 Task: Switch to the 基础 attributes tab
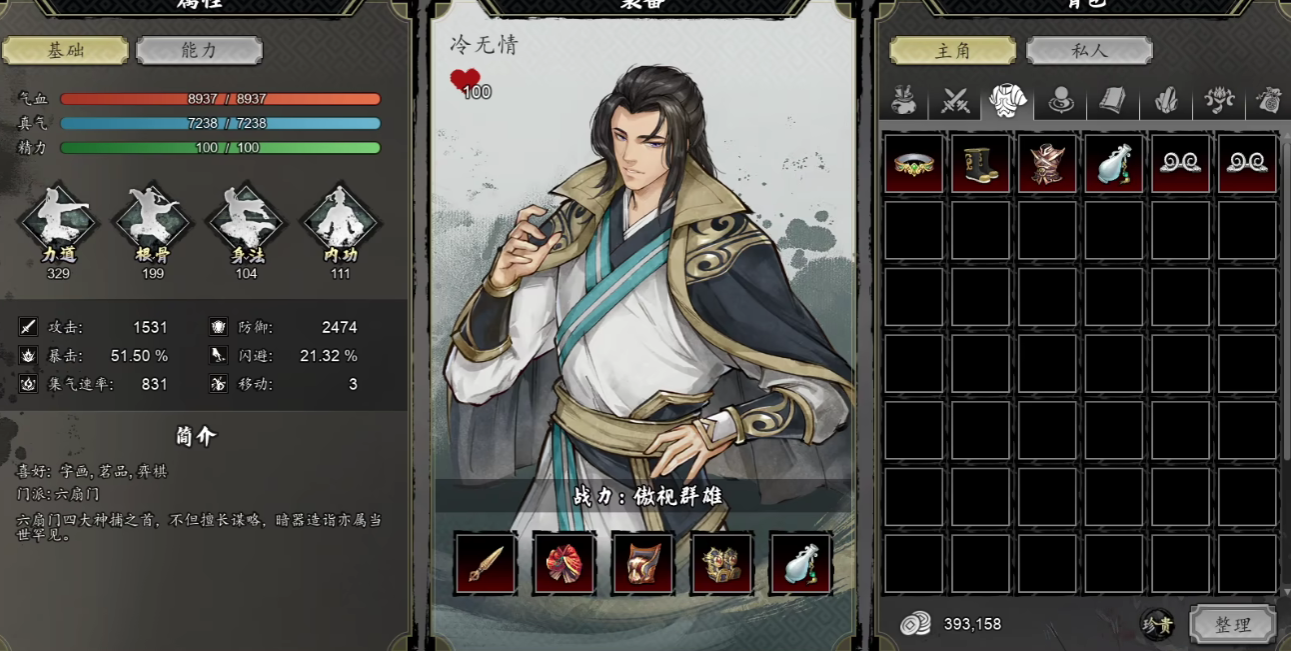(65, 50)
